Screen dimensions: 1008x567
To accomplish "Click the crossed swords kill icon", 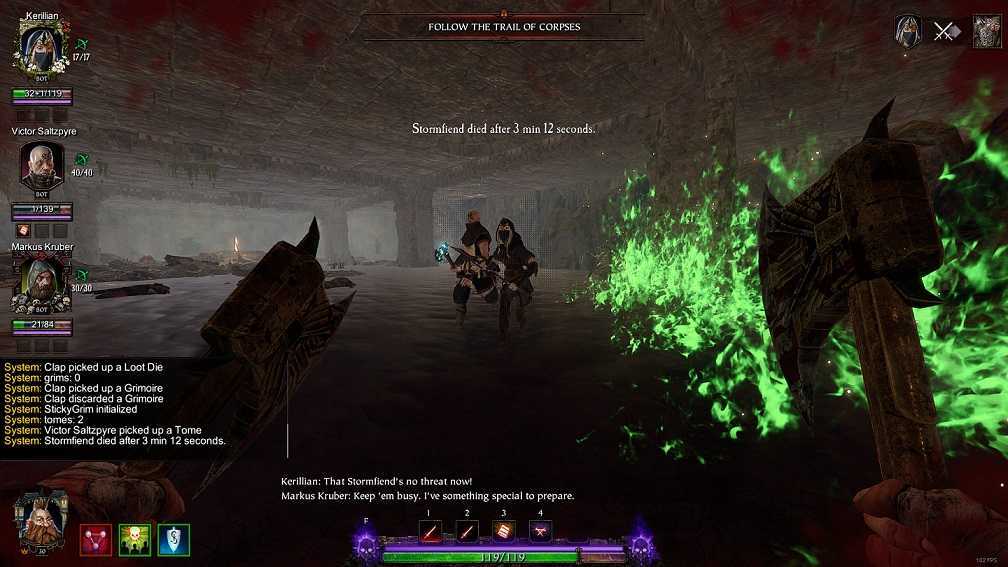I will coord(944,31).
